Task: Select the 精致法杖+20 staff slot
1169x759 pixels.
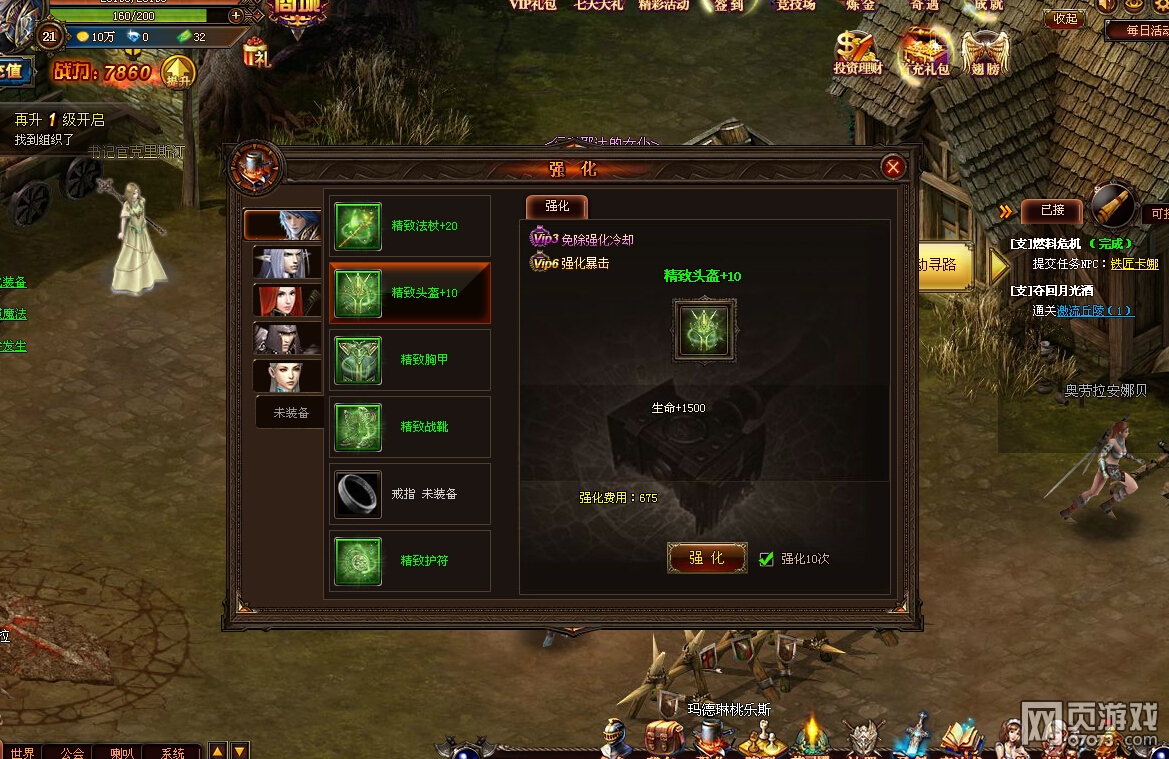Action: coord(410,226)
